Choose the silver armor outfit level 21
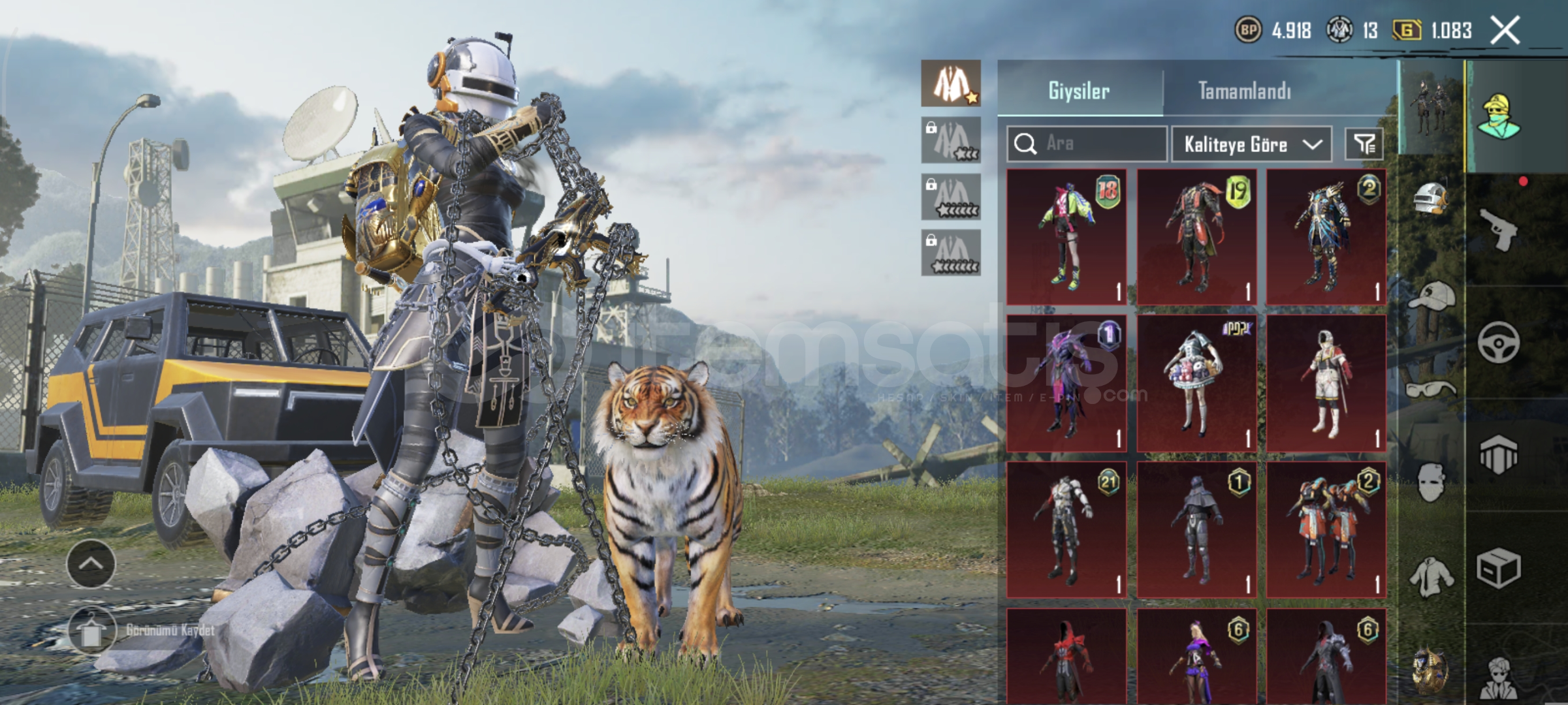The image size is (1568, 705). tap(1066, 529)
